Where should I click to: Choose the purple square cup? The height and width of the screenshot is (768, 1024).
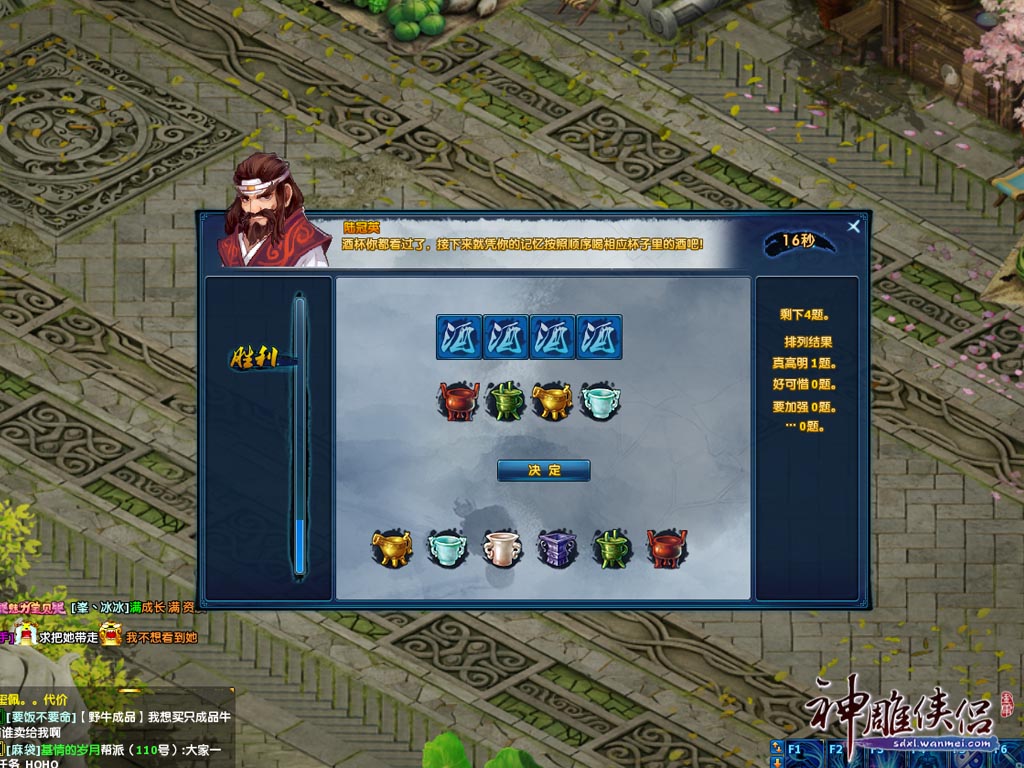(555, 549)
